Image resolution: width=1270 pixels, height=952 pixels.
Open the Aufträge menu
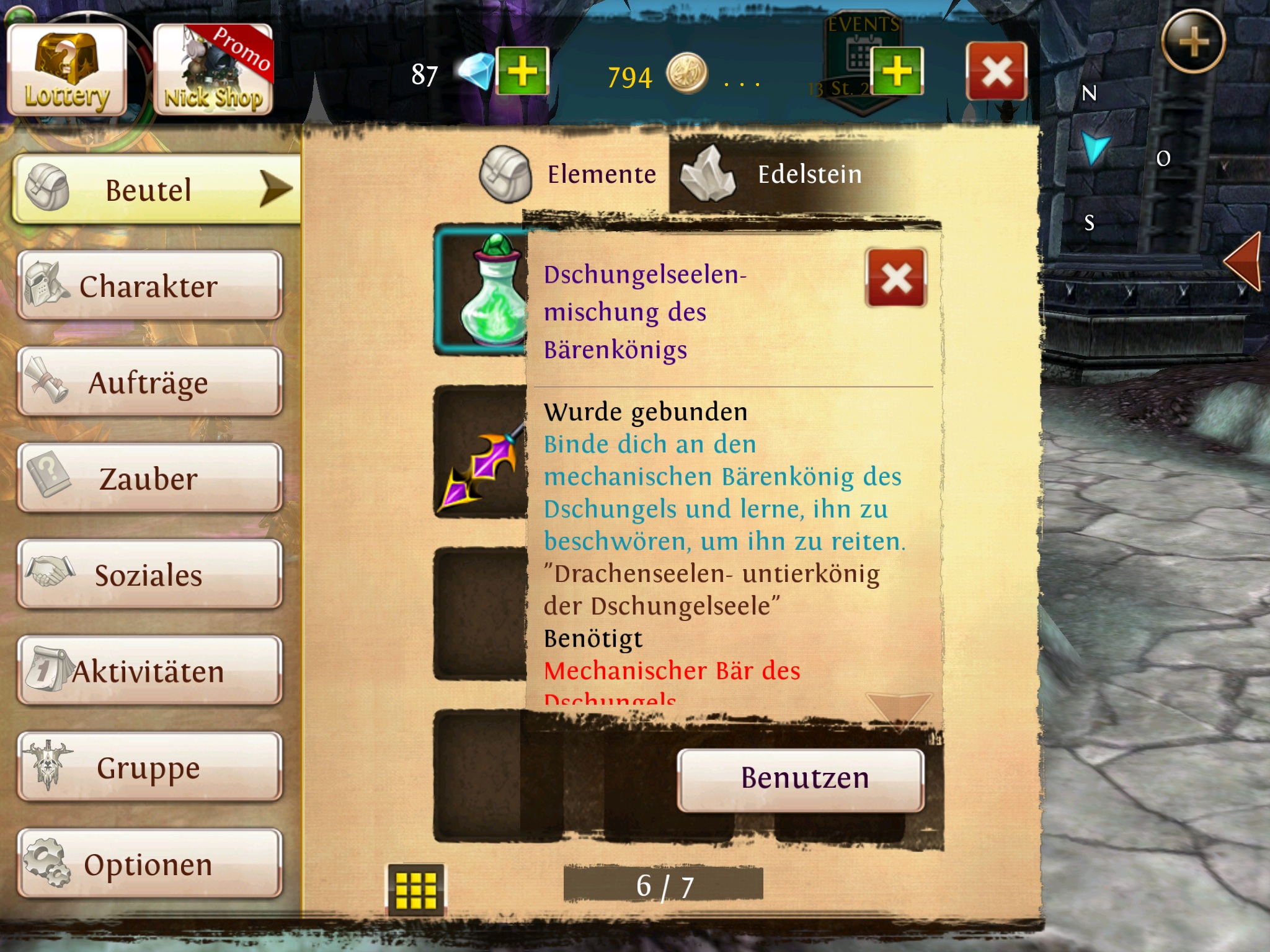pyautogui.click(x=149, y=382)
